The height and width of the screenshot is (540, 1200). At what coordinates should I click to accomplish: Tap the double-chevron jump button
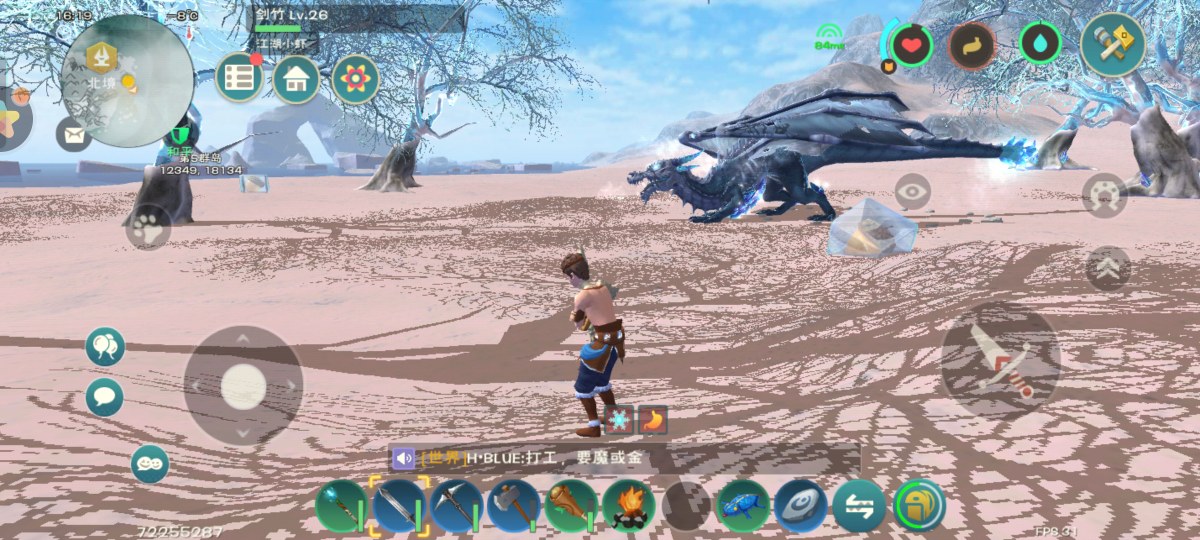point(1108,268)
